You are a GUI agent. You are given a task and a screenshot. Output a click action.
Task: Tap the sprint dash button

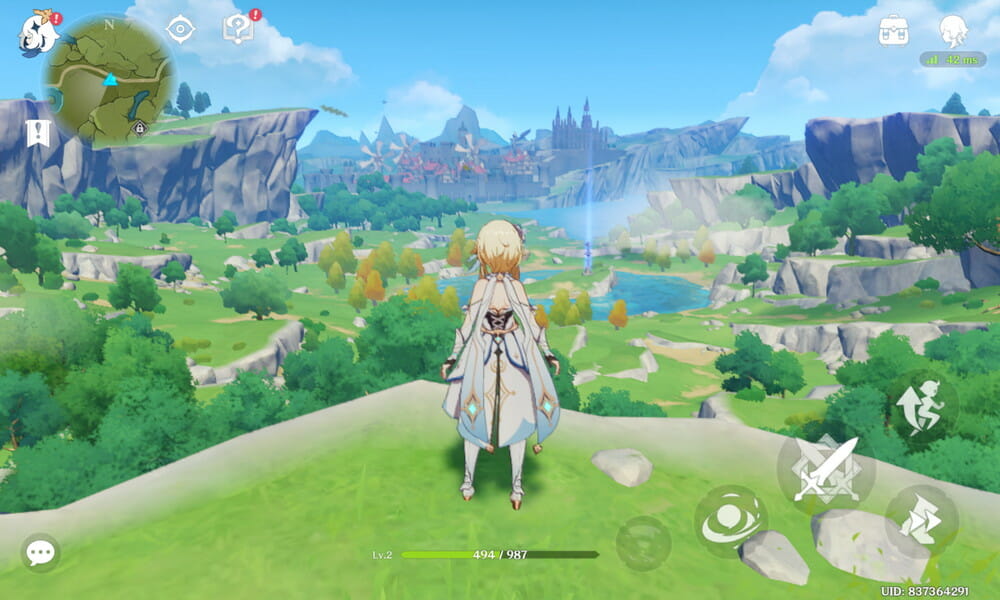point(921,520)
